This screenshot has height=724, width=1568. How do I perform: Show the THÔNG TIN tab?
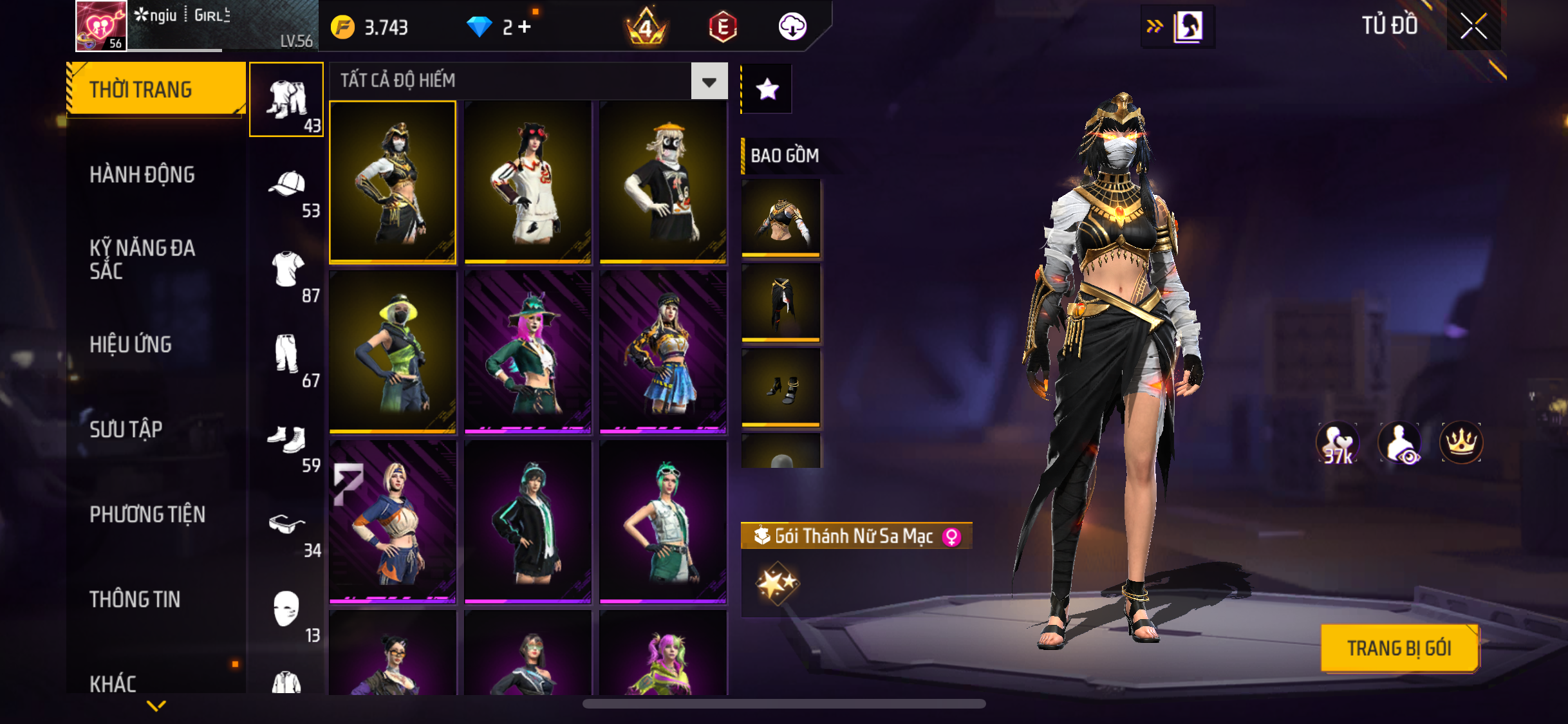(135, 599)
